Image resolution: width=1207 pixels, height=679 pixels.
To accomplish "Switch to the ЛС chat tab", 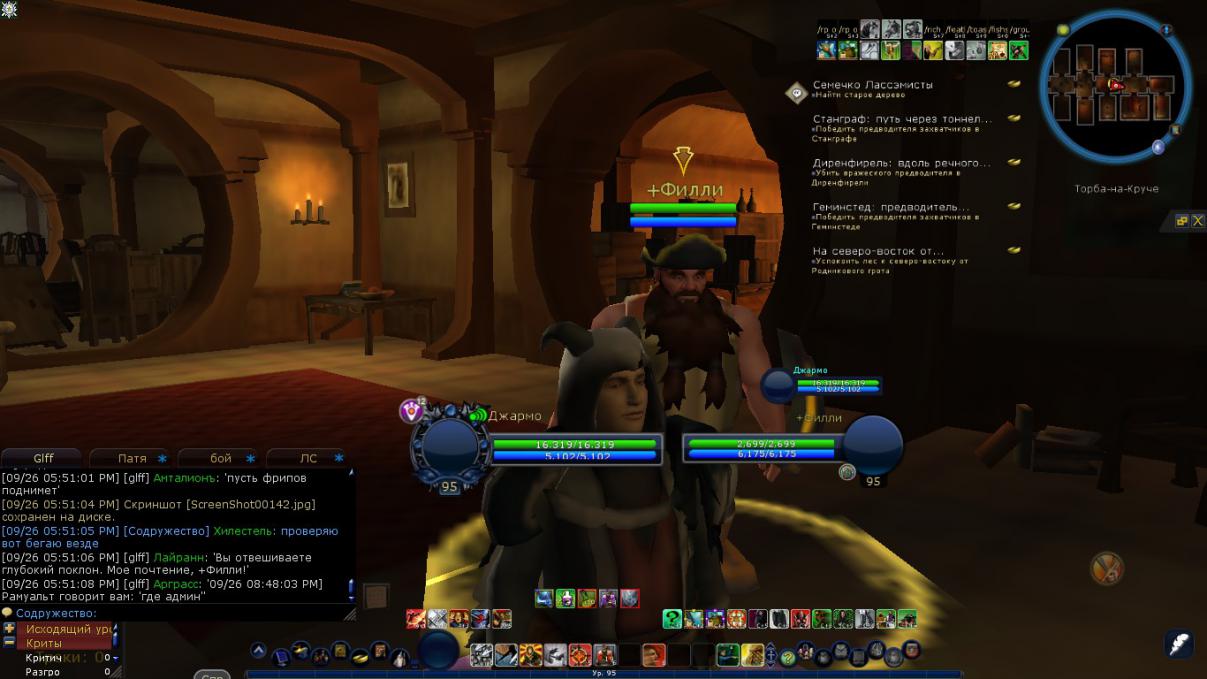I will click(x=309, y=458).
